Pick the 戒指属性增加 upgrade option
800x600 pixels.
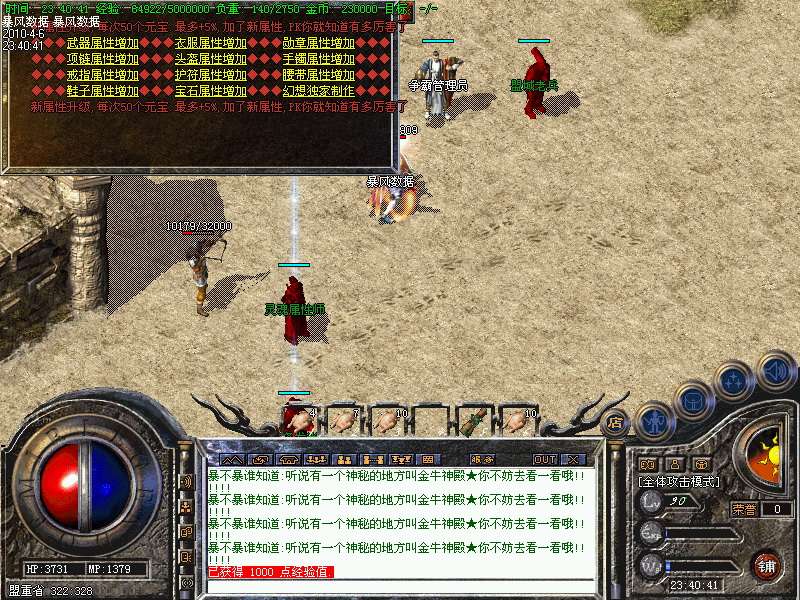tap(103, 75)
